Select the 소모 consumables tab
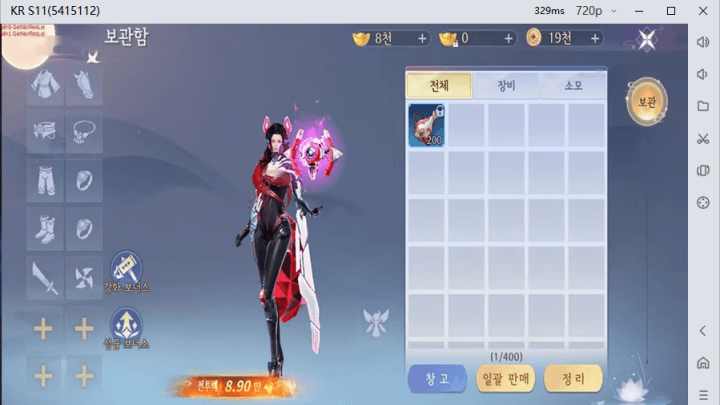Viewport: 720px width, 405px height. (572, 86)
